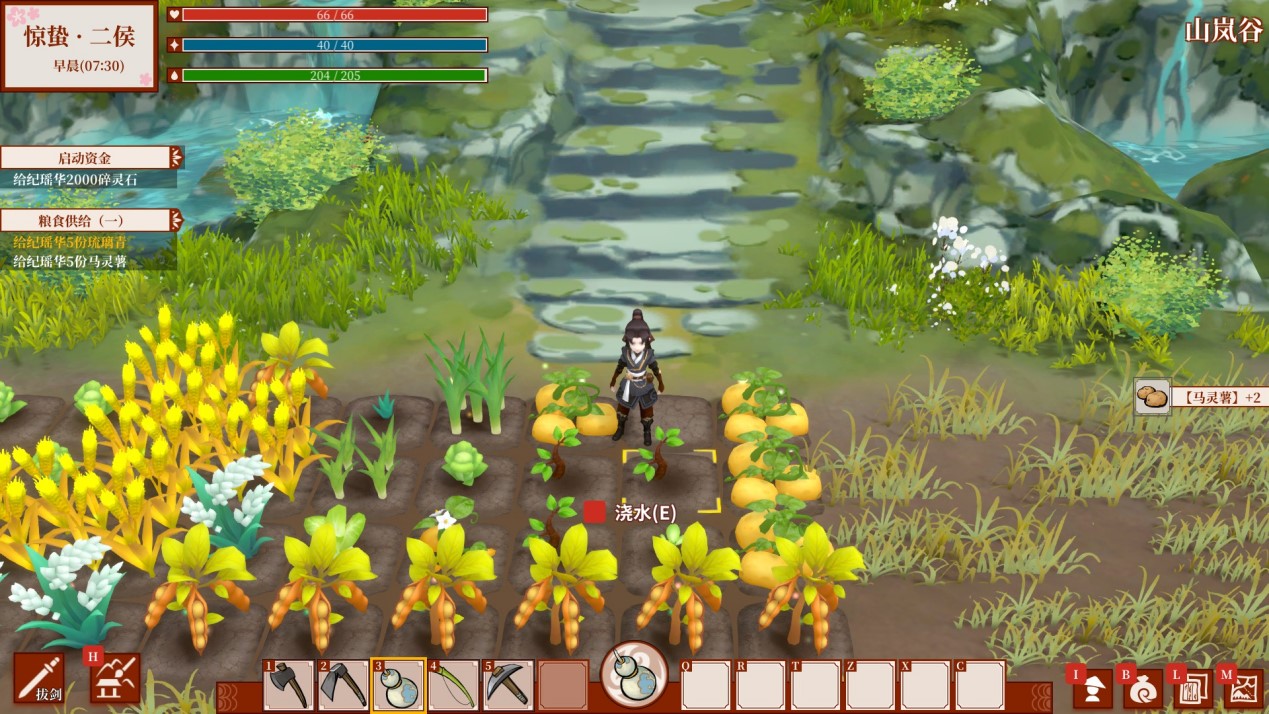Open the home building icon marked H

pyautogui.click(x=116, y=679)
